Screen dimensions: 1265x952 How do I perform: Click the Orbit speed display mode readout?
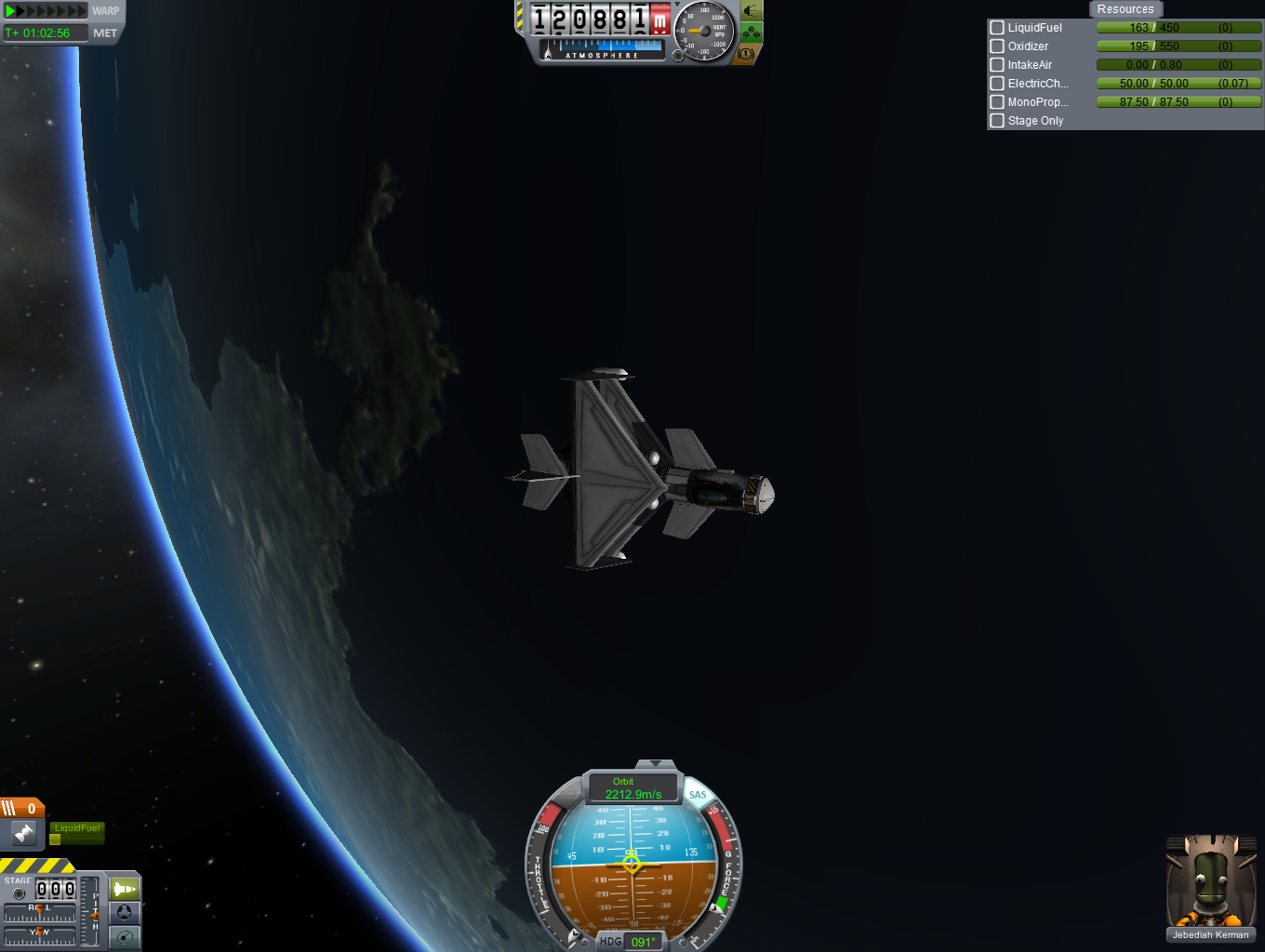point(632,788)
